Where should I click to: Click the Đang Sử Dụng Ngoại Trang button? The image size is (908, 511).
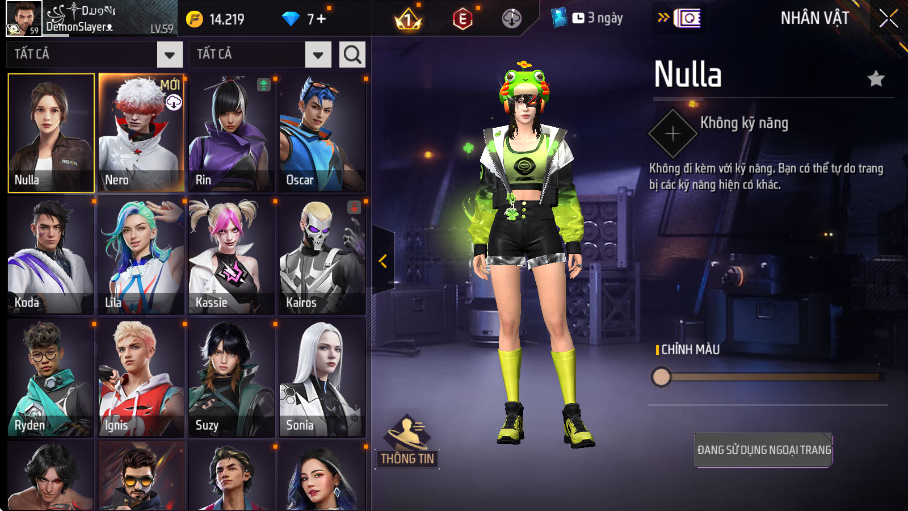(x=764, y=450)
